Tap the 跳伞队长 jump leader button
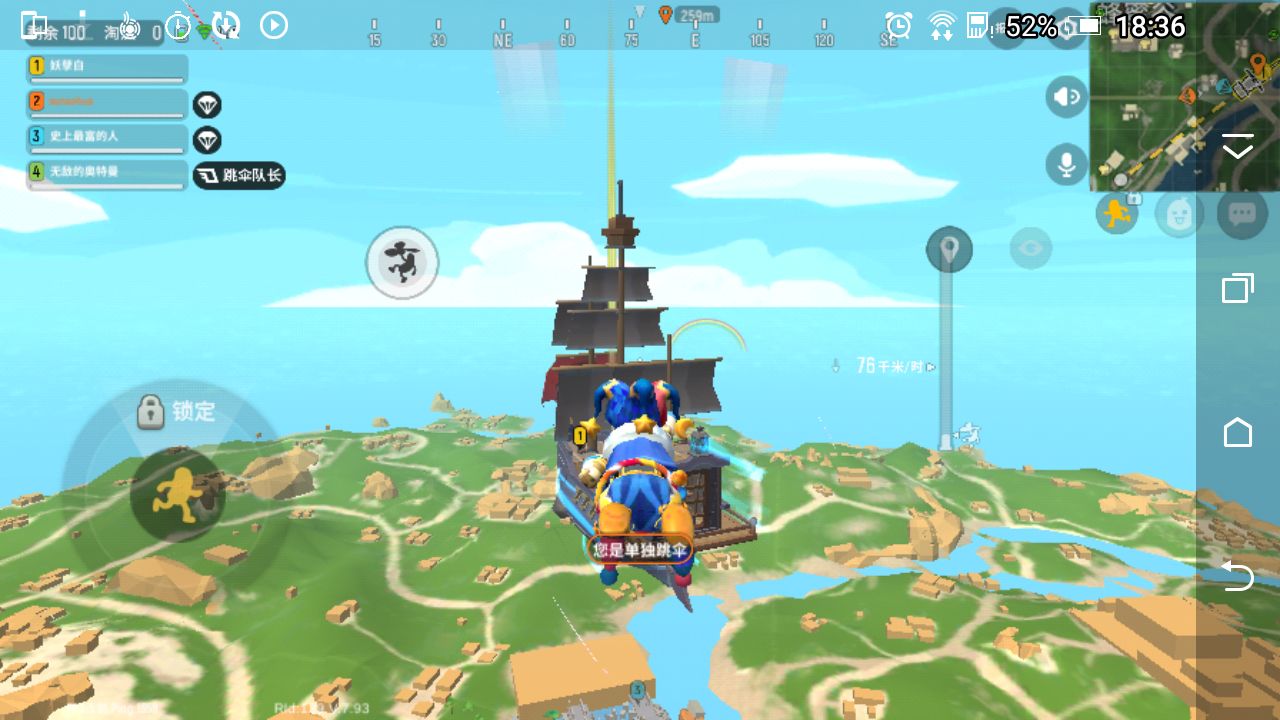The image size is (1280, 720). [x=239, y=176]
